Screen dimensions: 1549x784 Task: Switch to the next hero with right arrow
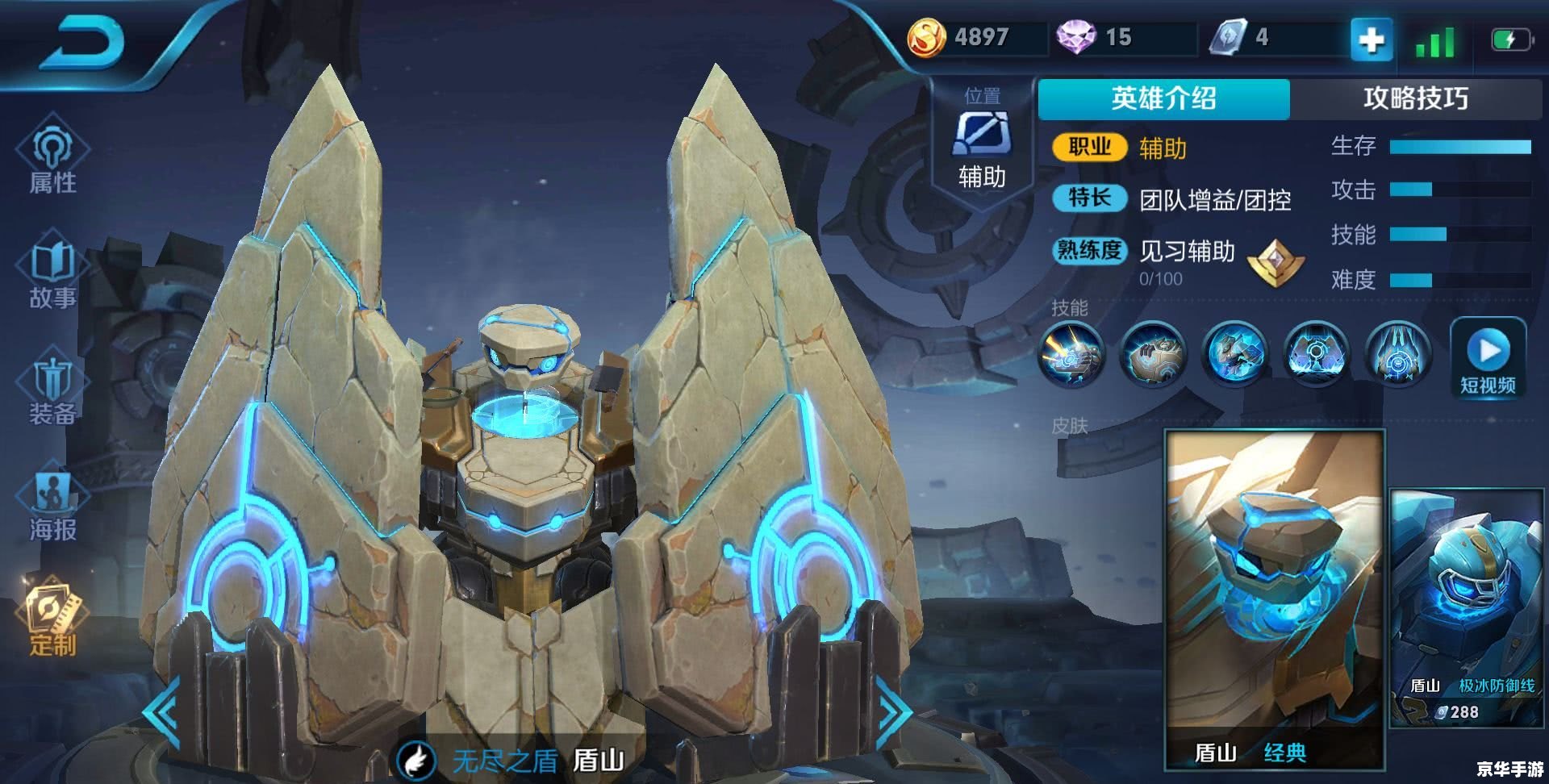[894, 711]
